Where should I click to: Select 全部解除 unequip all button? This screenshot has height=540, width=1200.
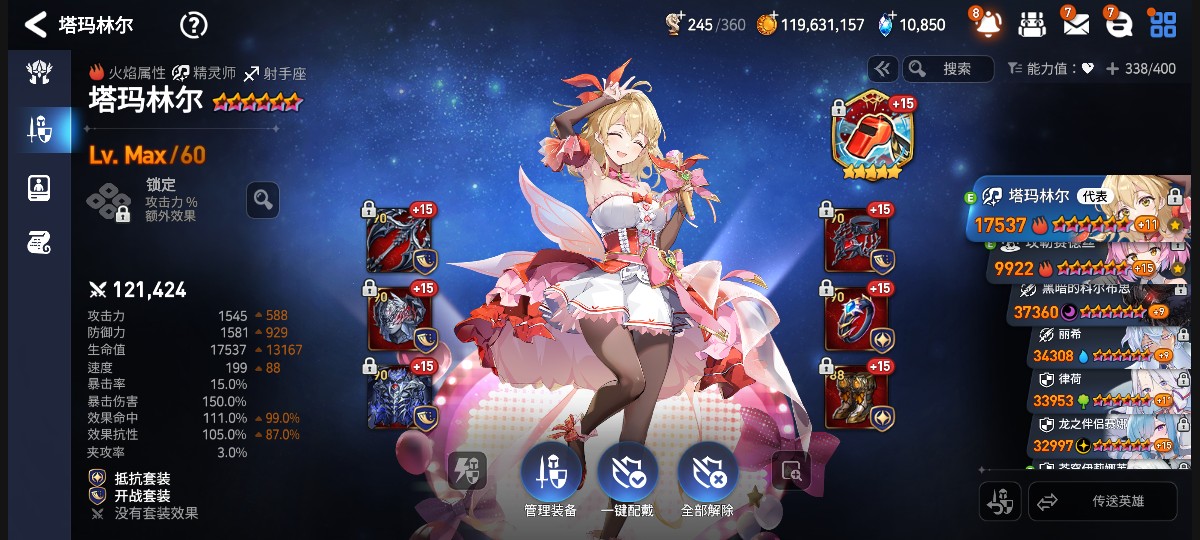707,476
